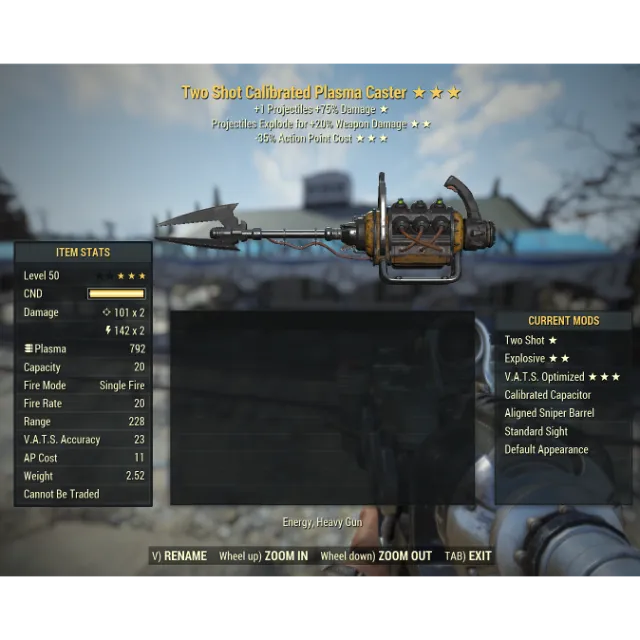Select the Aligned Sniper Barrel mod
The width and height of the screenshot is (640, 640).
(549, 413)
